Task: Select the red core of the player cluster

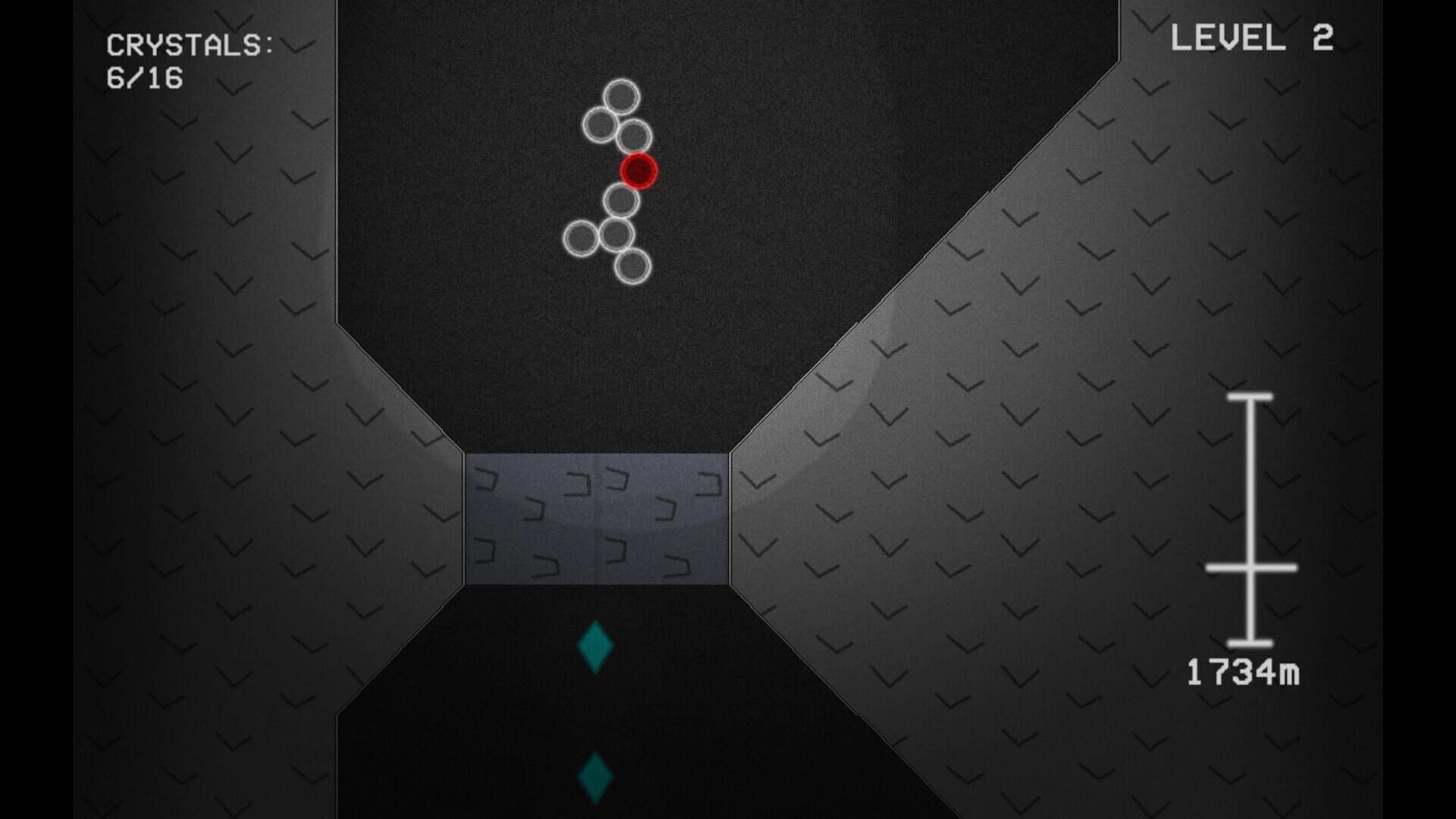Action: 639,171
